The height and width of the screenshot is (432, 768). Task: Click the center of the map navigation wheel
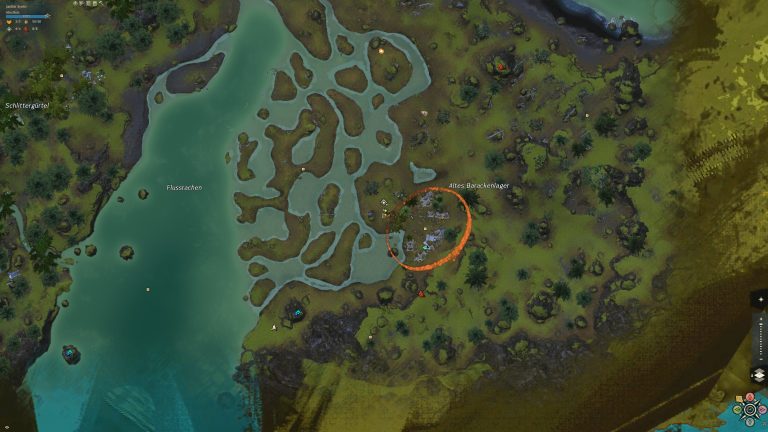click(750, 410)
